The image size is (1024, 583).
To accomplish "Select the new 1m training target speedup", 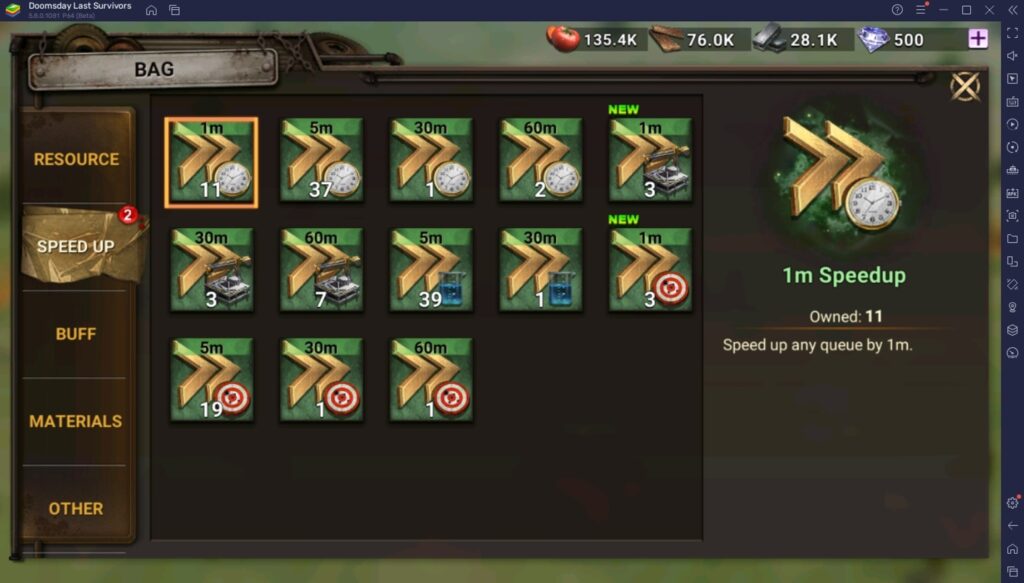I will click(x=651, y=270).
